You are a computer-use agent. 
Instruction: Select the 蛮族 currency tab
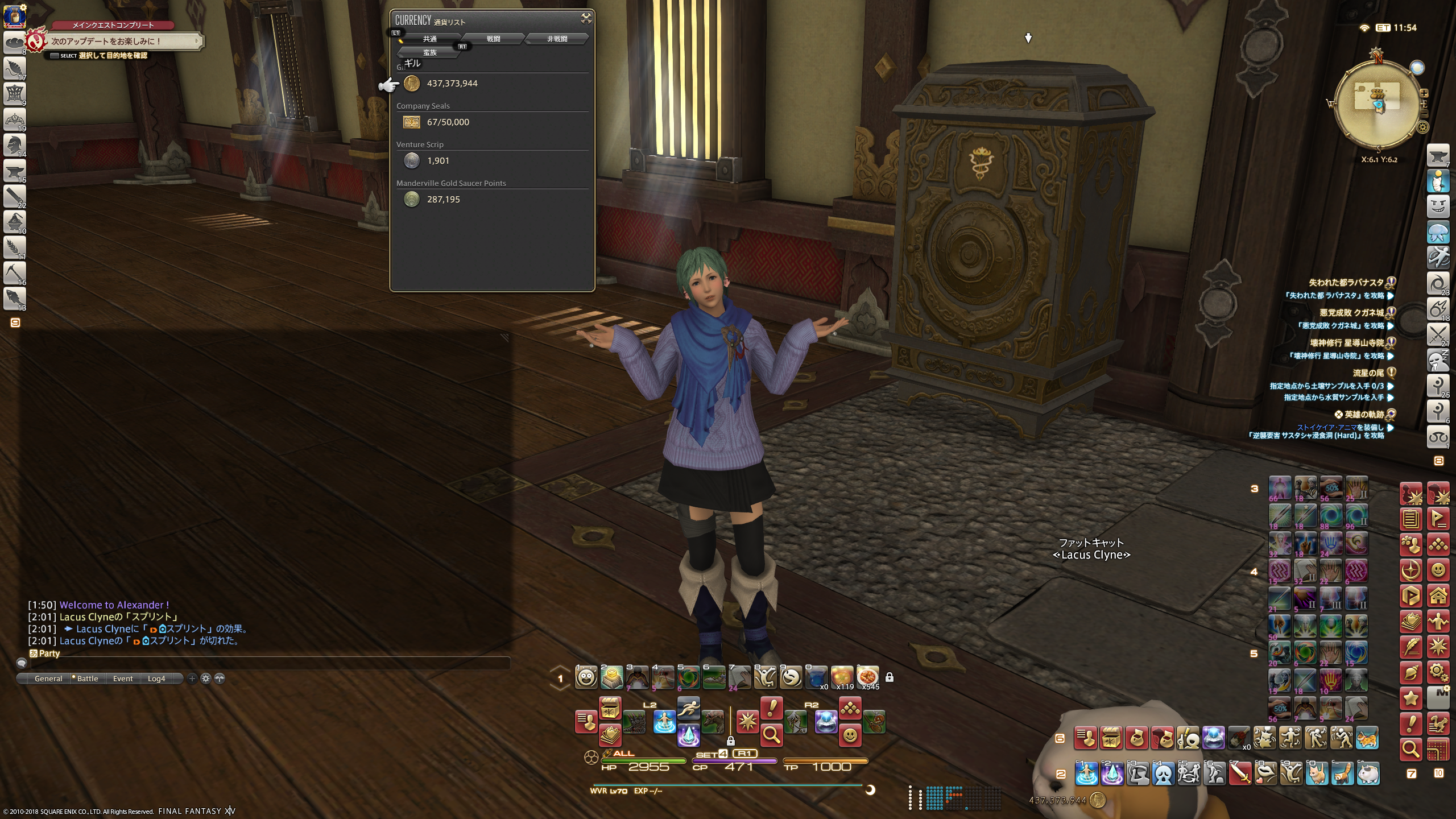(430, 52)
